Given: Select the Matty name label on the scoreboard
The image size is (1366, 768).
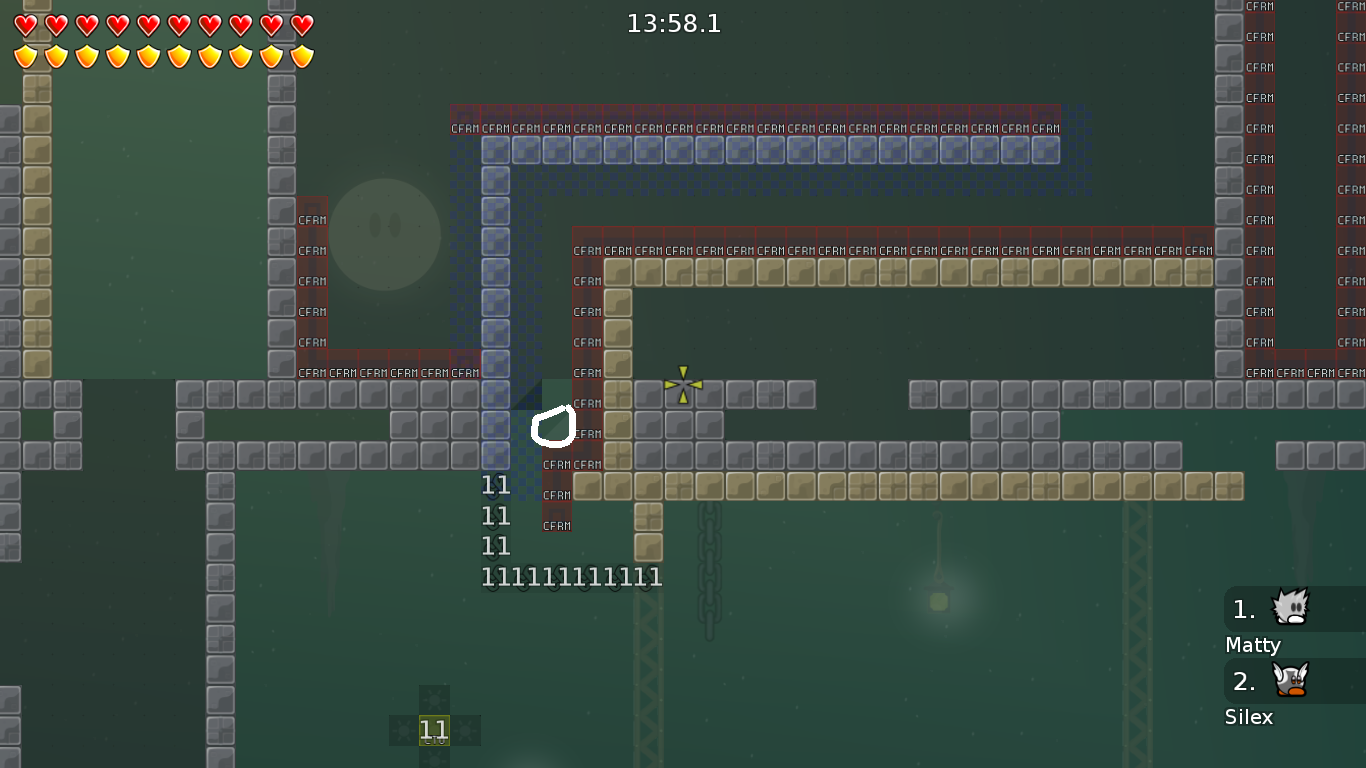Looking at the screenshot, I should [1252, 645].
